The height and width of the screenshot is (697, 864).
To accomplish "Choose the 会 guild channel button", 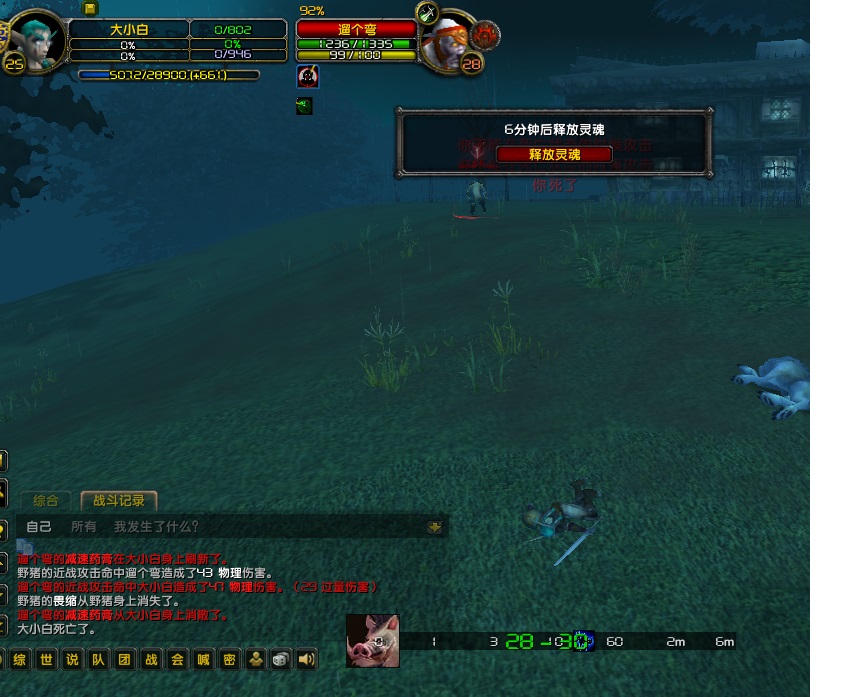I will [x=177, y=659].
